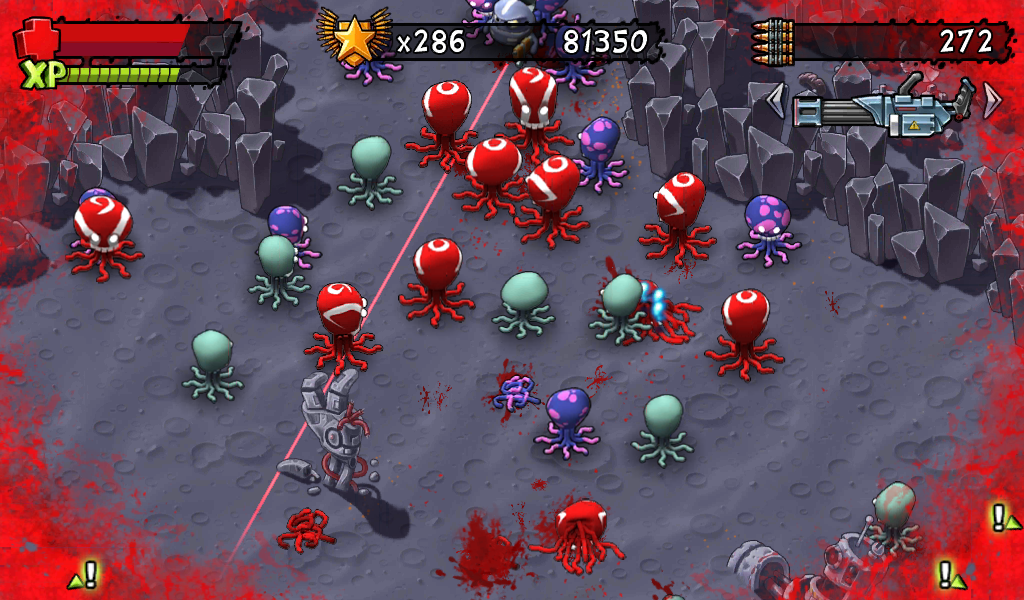The height and width of the screenshot is (600, 1024).
Task: Select the minigun weapon icon
Action: tap(882, 106)
